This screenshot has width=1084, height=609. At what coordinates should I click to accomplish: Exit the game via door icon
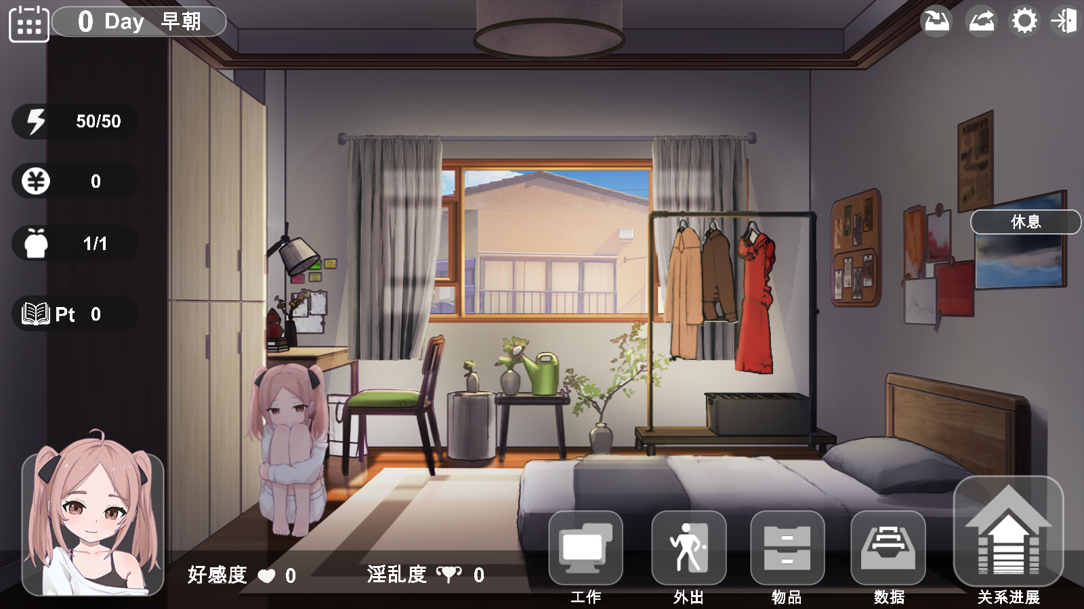point(1064,21)
